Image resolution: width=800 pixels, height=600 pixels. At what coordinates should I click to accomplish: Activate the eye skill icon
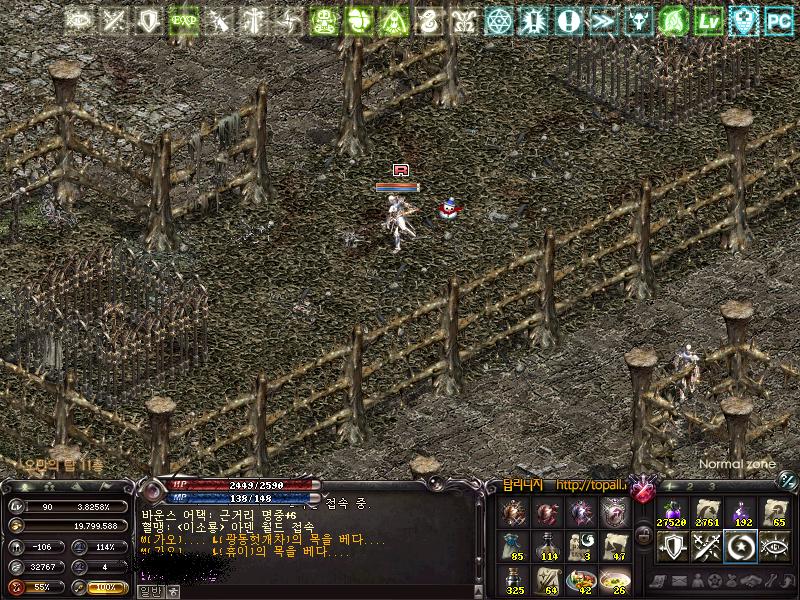point(775,544)
